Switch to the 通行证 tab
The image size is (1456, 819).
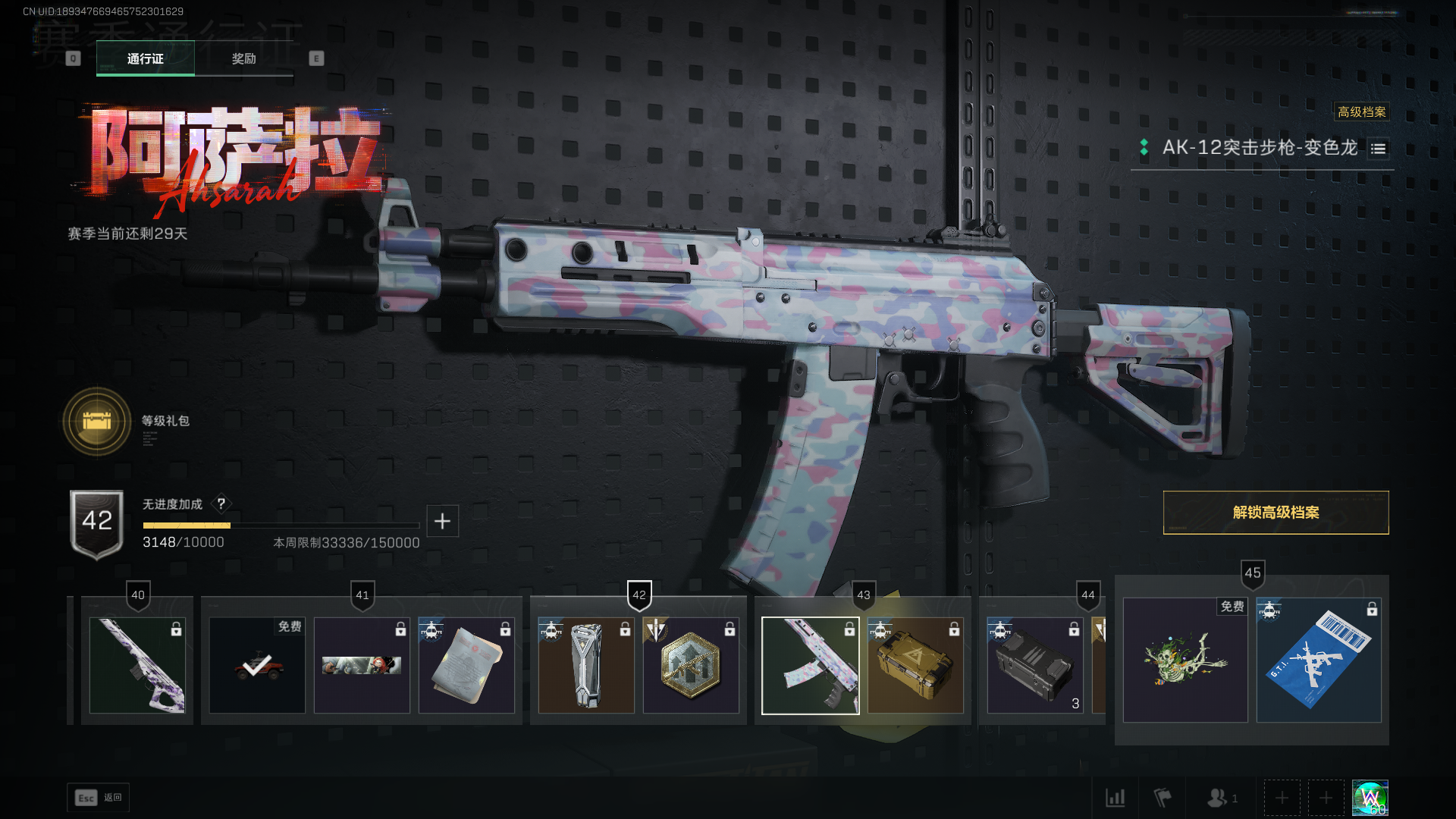pos(145,58)
